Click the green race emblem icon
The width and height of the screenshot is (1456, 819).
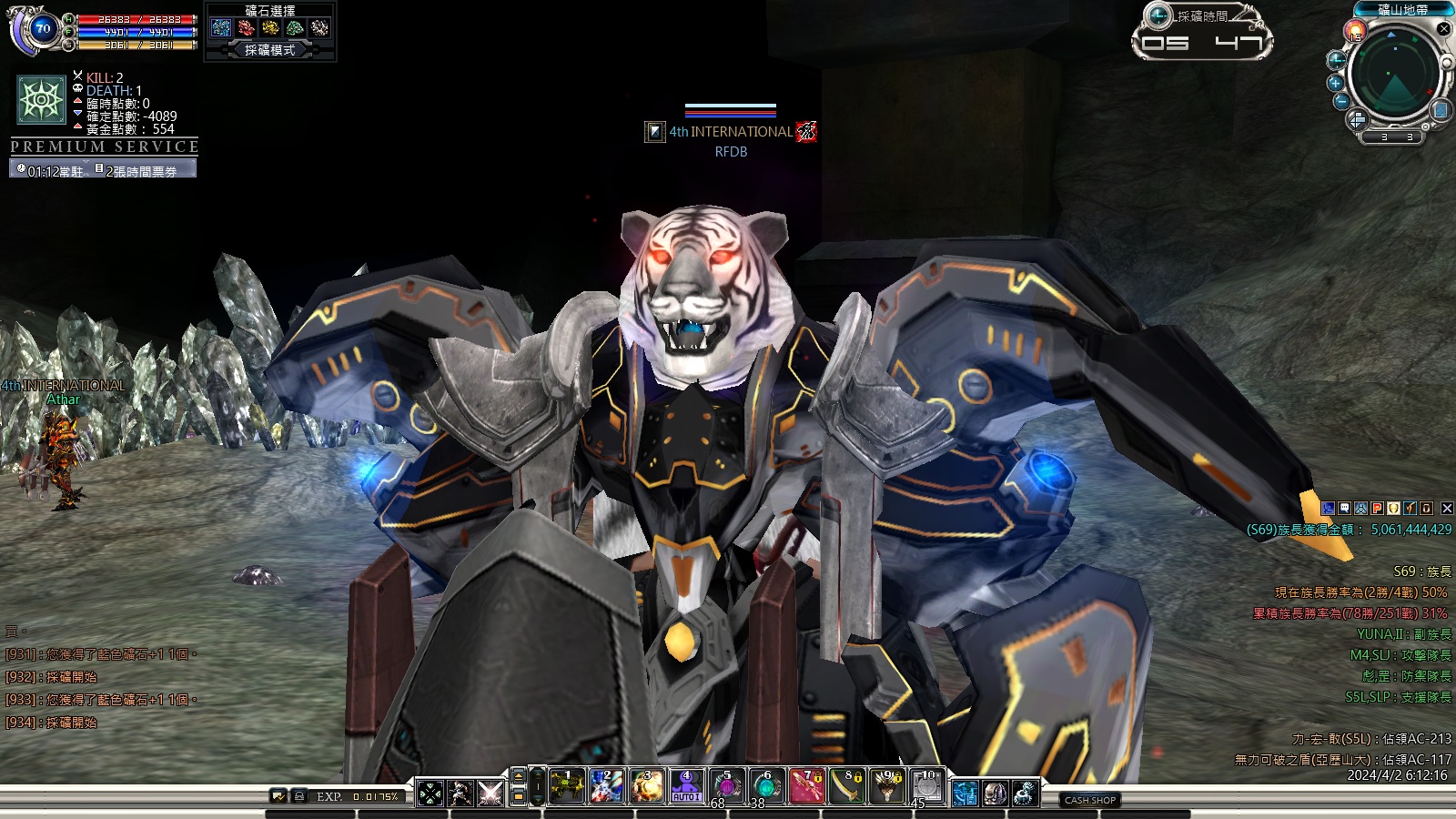42,99
